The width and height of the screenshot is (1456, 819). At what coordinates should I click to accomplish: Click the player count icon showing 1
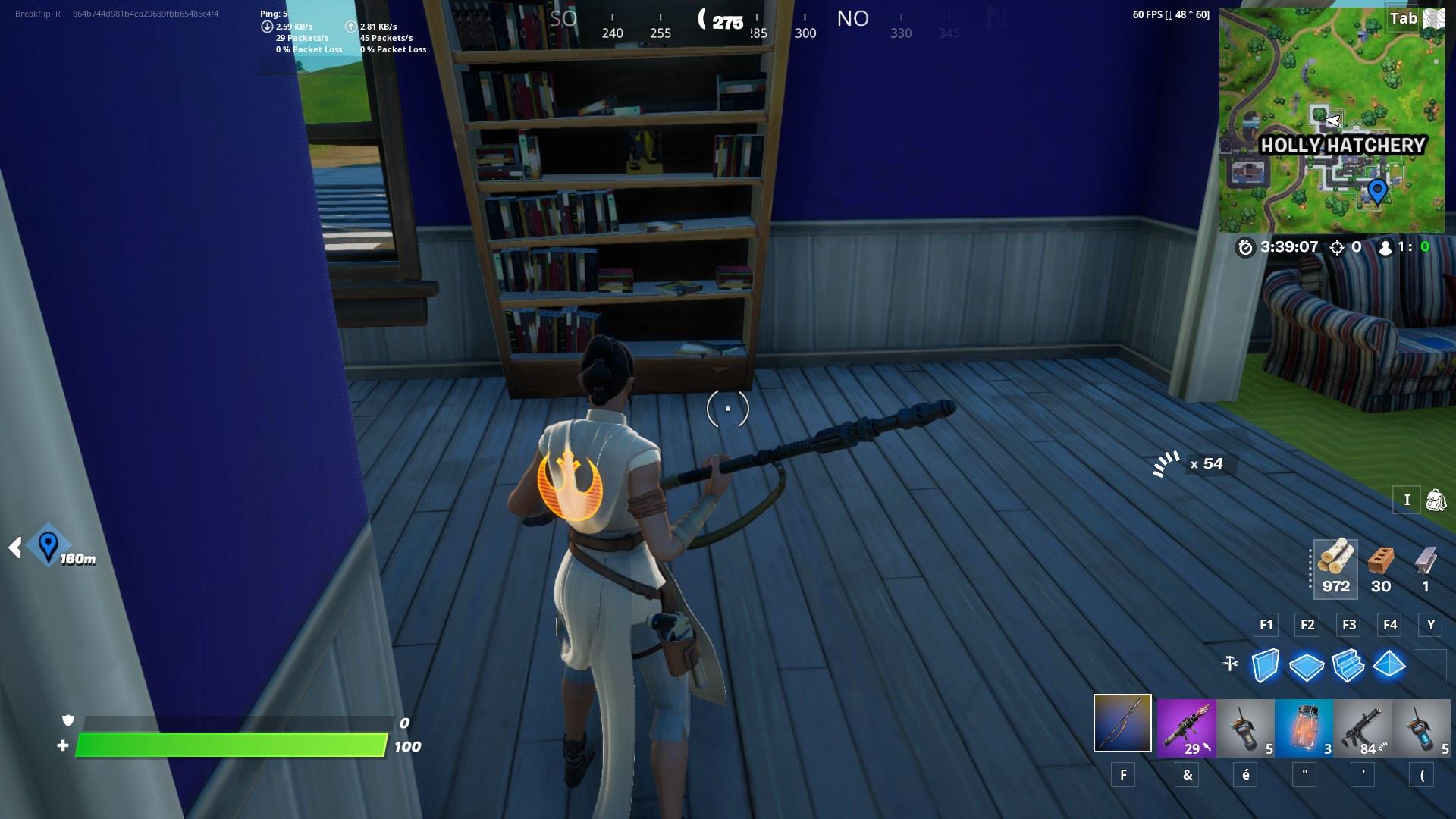[x=1385, y=246]
